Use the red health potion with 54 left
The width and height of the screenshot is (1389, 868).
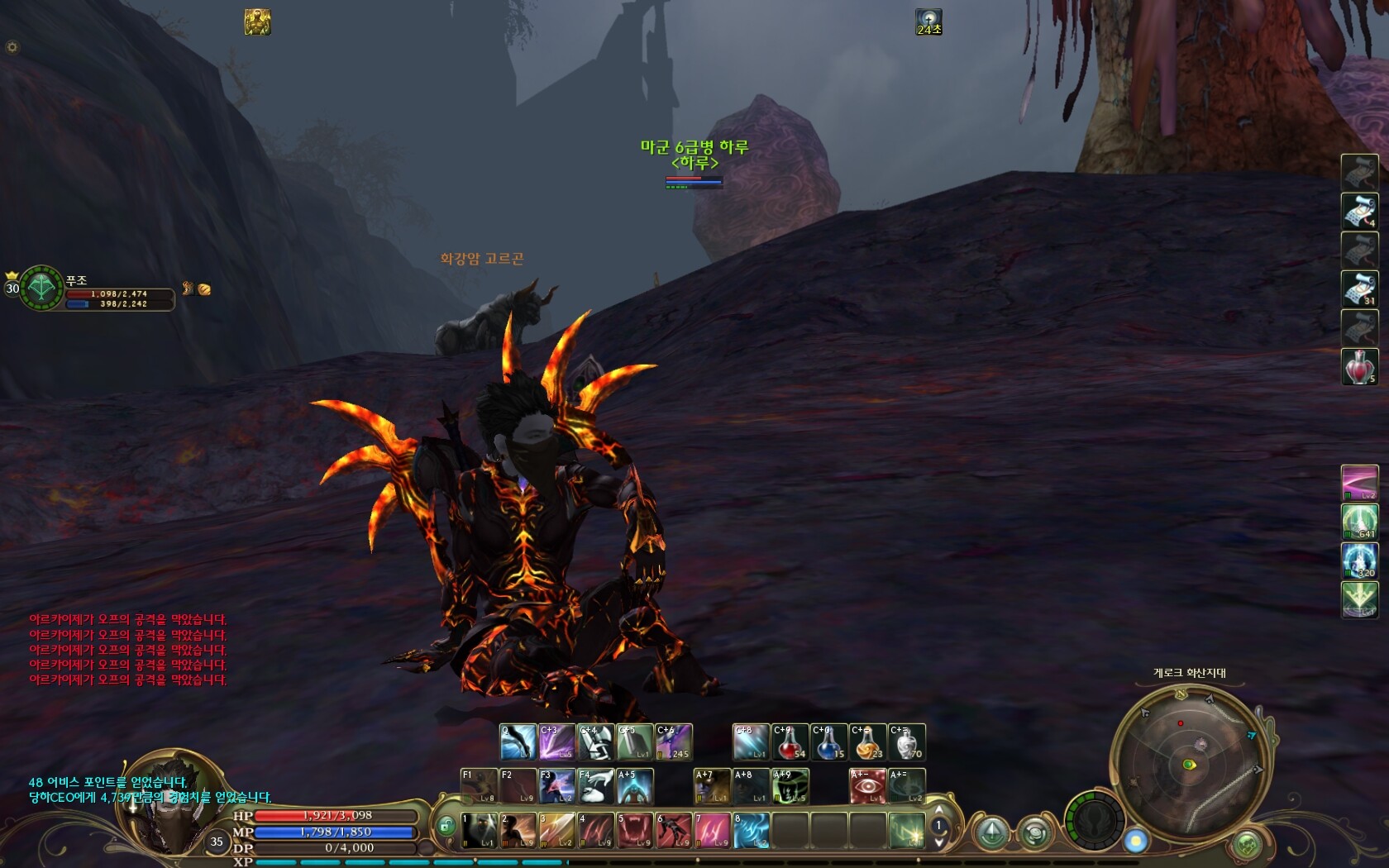[x=790, y=742]
